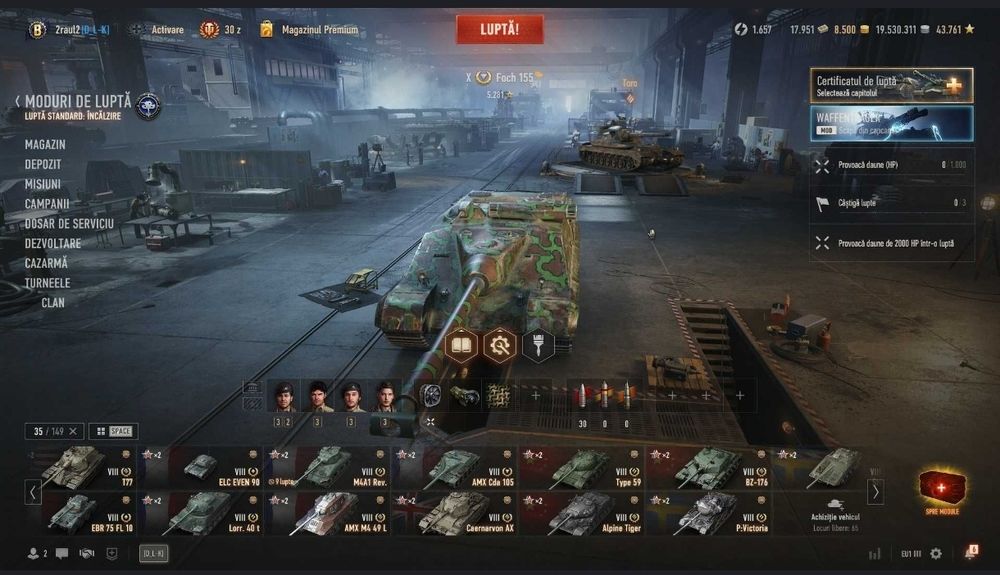Choose the Caernarvon AX tank card
Viewport: 1000px width, 575px height.
coord(455,513)
